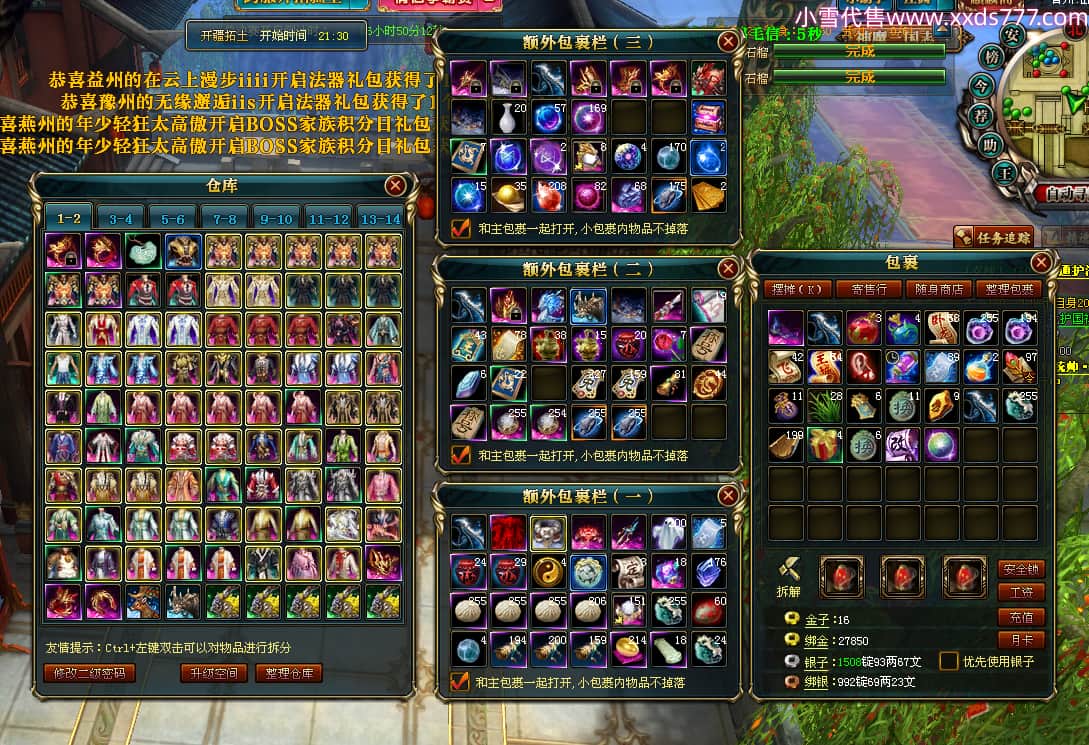Viewport: 1089px width, 745px height.
Task: Sort warehouse with 整理仓库 button
Action: click(289, 673)
